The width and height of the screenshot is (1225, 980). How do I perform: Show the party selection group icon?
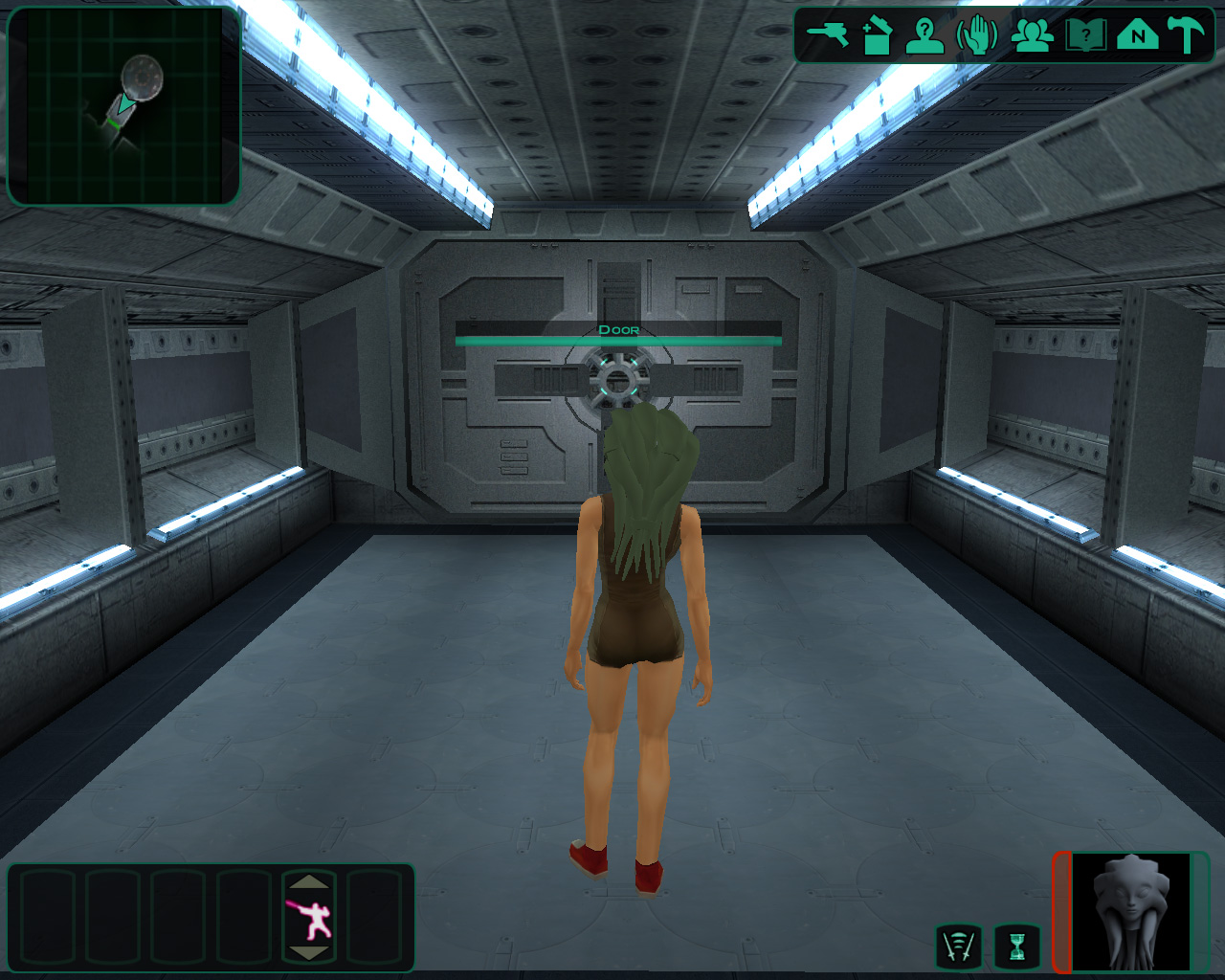(1033, 35)
